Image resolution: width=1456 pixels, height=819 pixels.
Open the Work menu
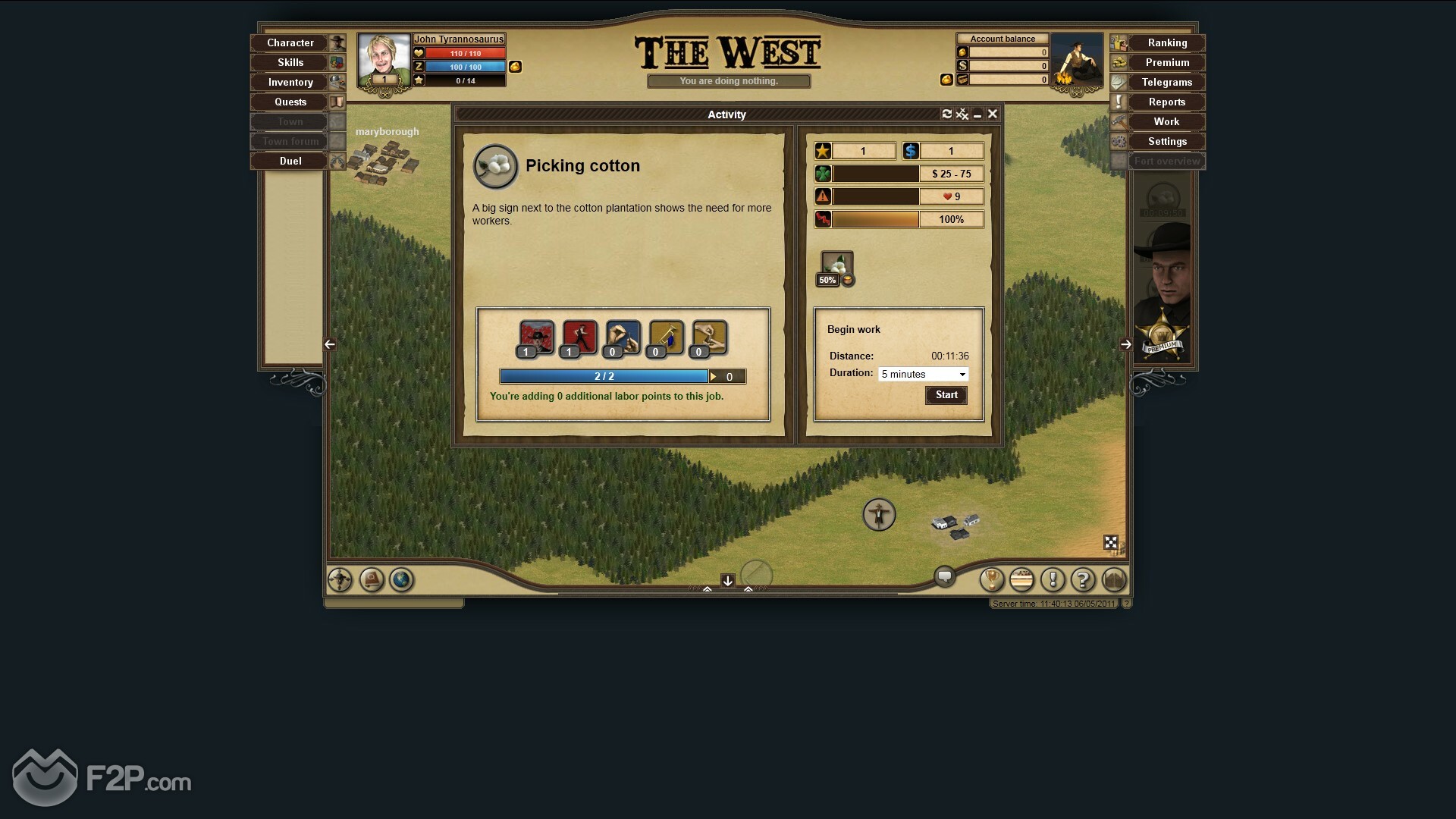(1166, 122)
